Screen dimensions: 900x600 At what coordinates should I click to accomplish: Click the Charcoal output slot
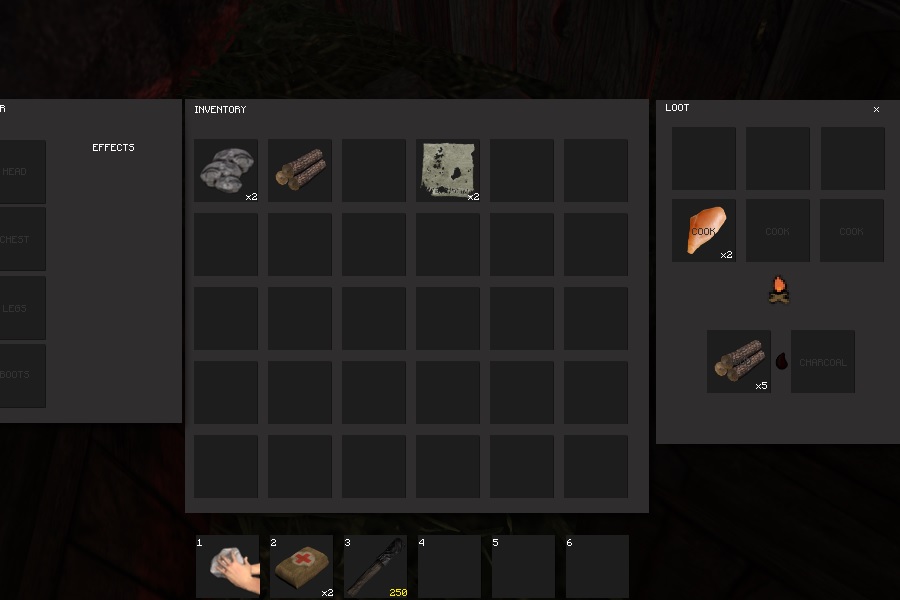(x=823, y=362)
